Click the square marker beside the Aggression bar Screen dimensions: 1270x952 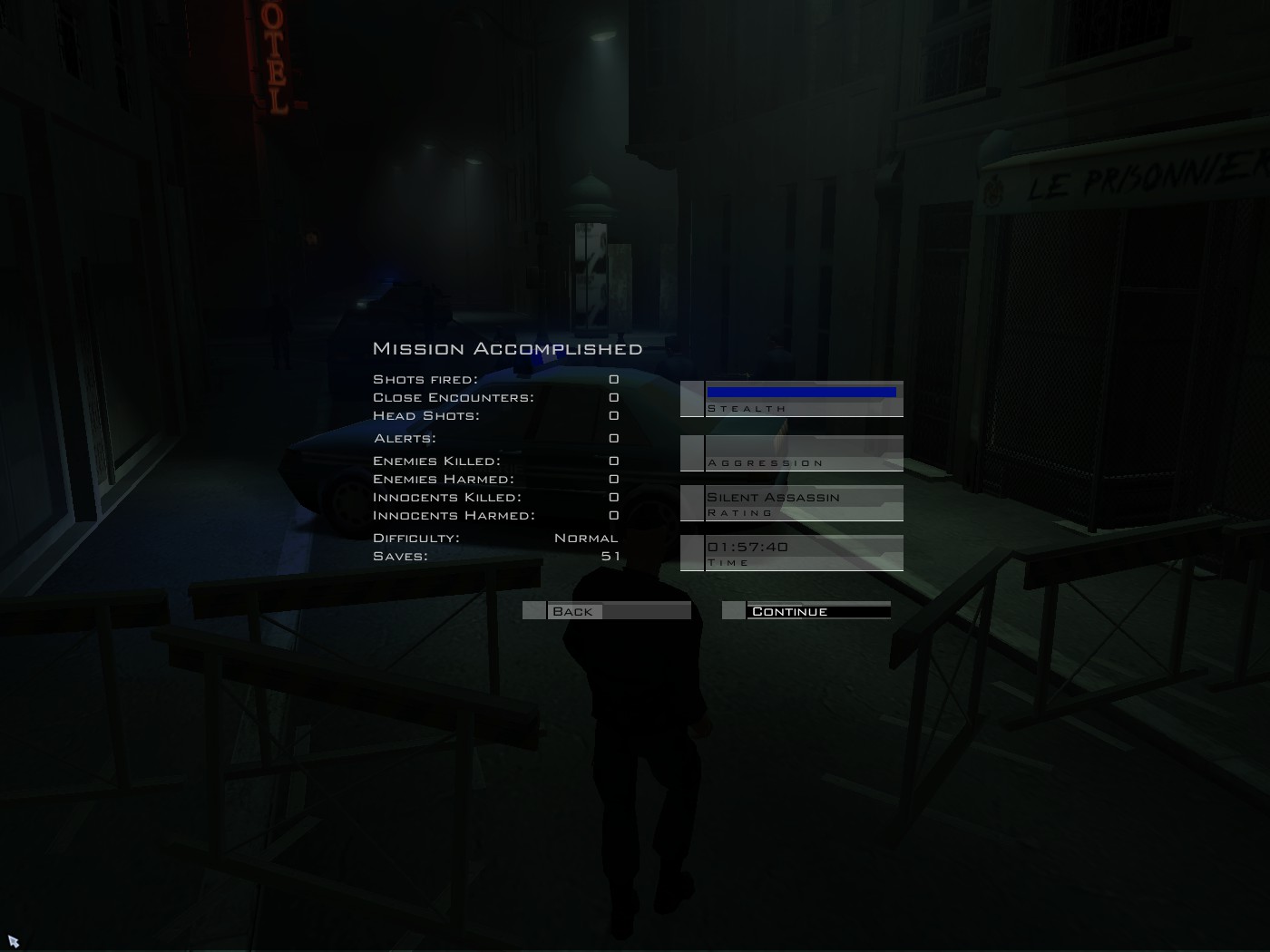pyautogui.click(x=691, y=452)
